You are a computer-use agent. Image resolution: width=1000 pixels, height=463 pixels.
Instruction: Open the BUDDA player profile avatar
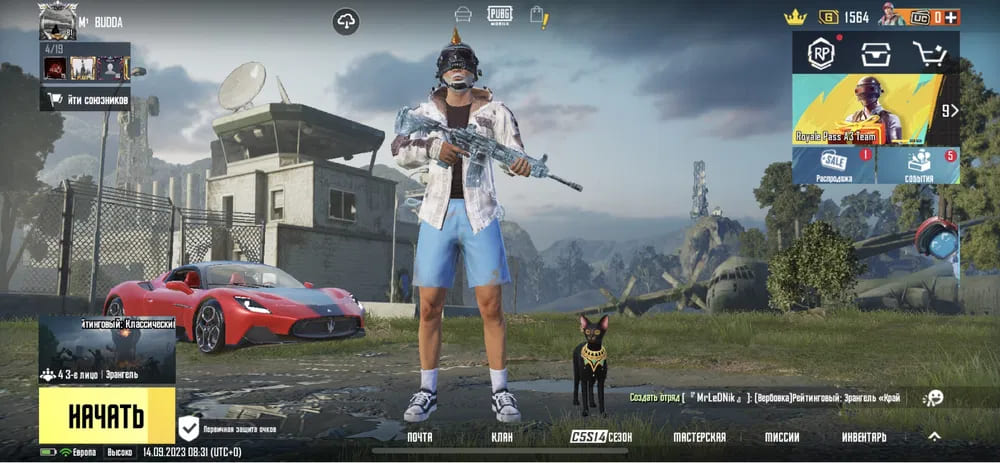(x=57, y=20)
